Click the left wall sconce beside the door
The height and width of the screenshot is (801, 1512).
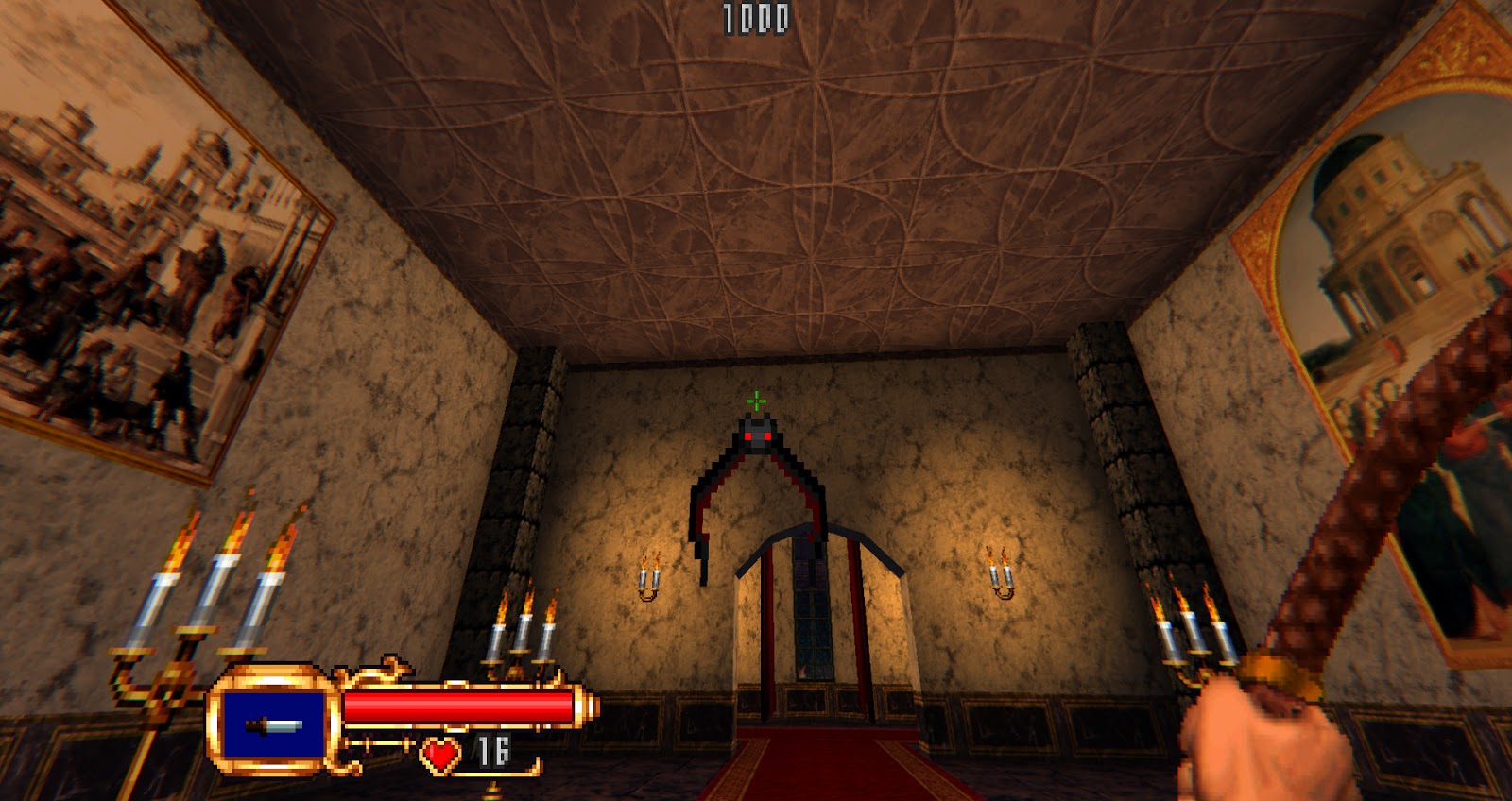click(648, 576)
